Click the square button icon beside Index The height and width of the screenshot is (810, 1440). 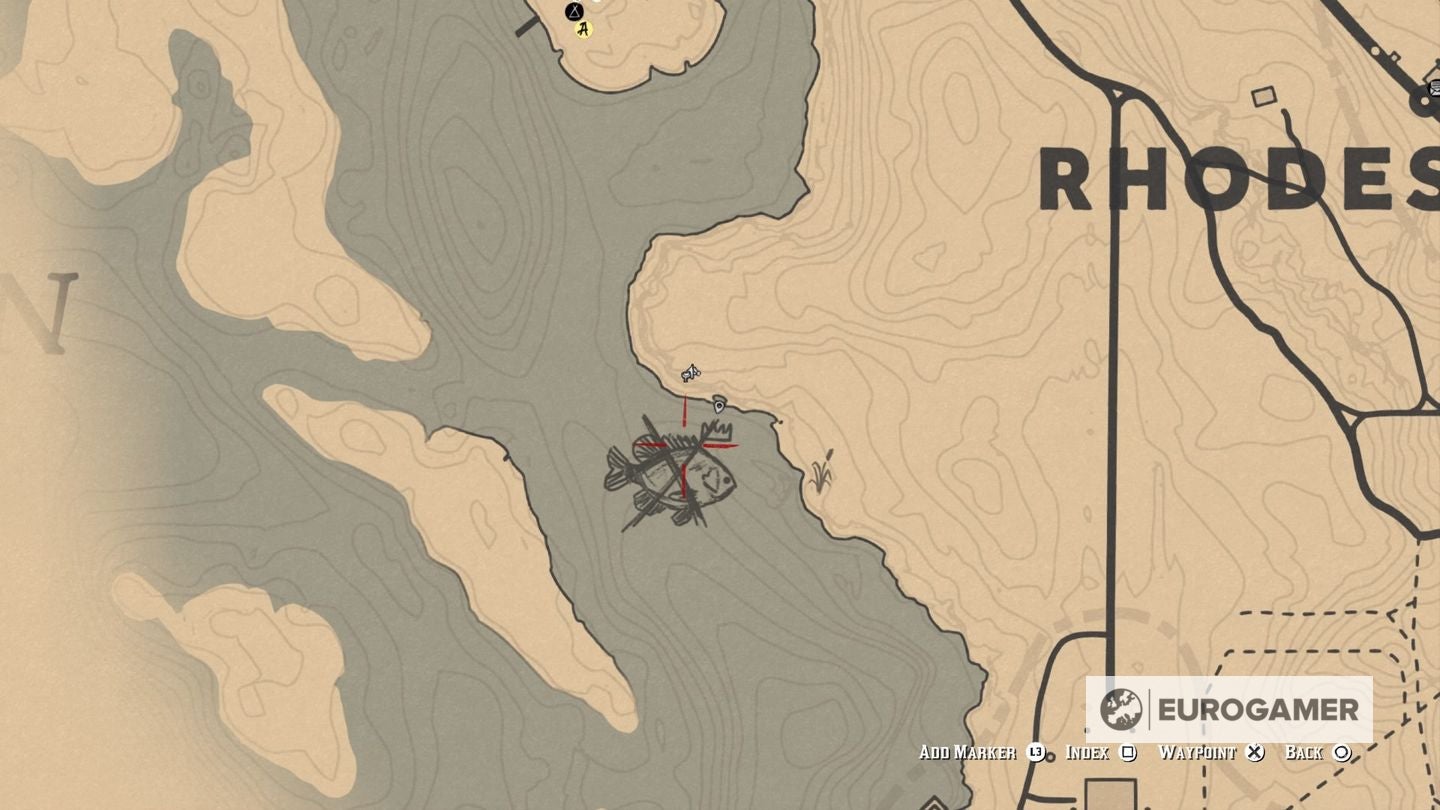(x=1127, y=752)
